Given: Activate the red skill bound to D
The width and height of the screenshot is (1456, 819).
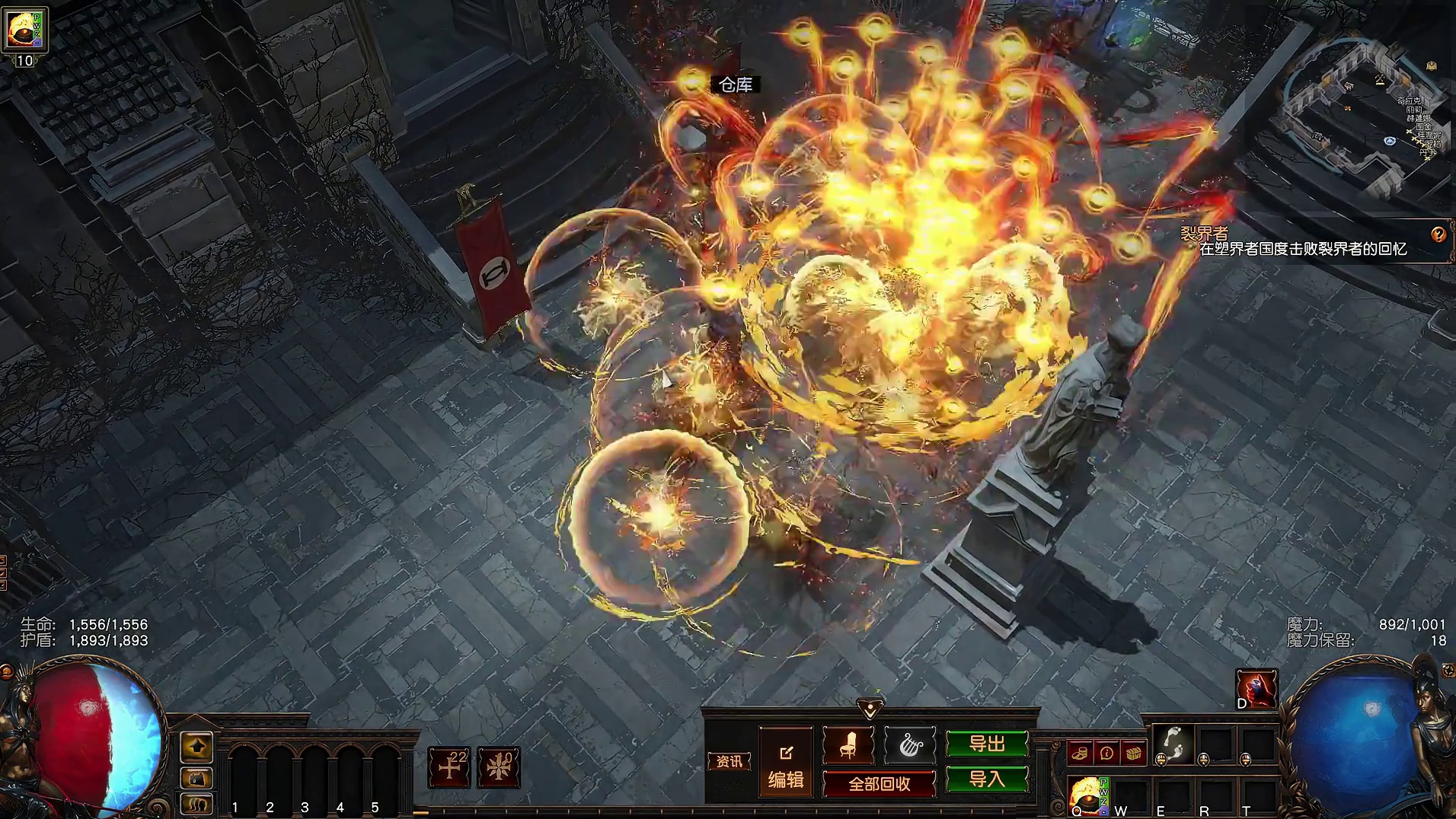Looking at the screenshot, I should 1256,689.
